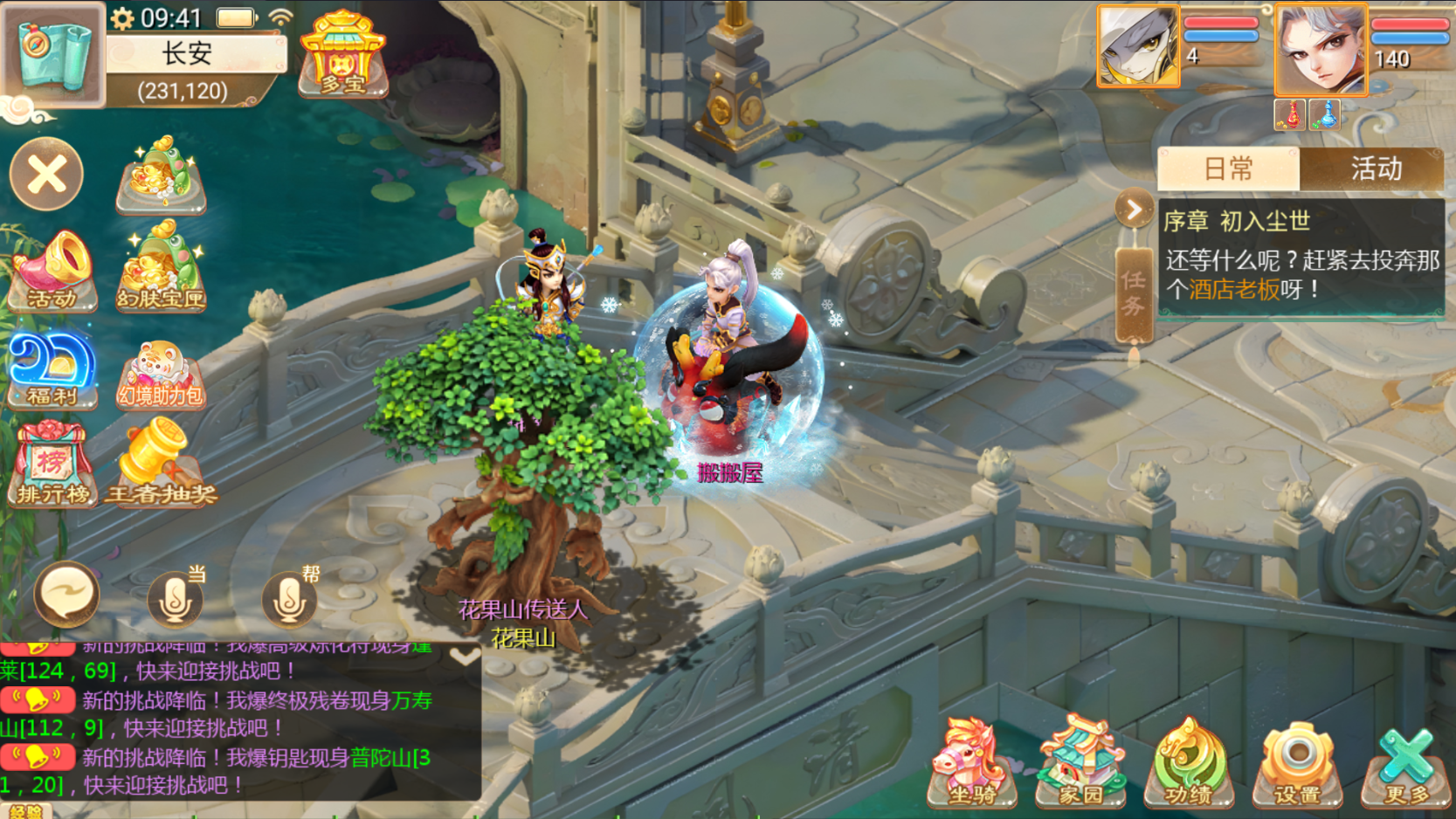Open the chat bubble button
This screenshot has height=819, width=1456.
(66, 595)
